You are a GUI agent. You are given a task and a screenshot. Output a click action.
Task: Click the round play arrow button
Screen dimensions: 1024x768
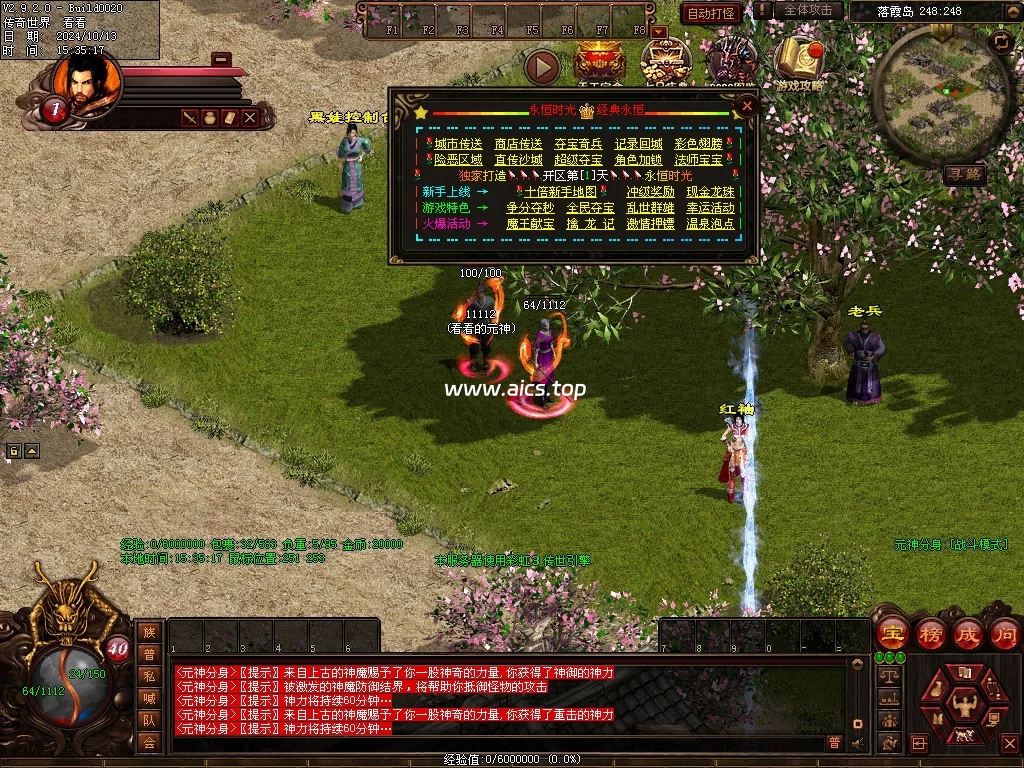coord(542,67)
